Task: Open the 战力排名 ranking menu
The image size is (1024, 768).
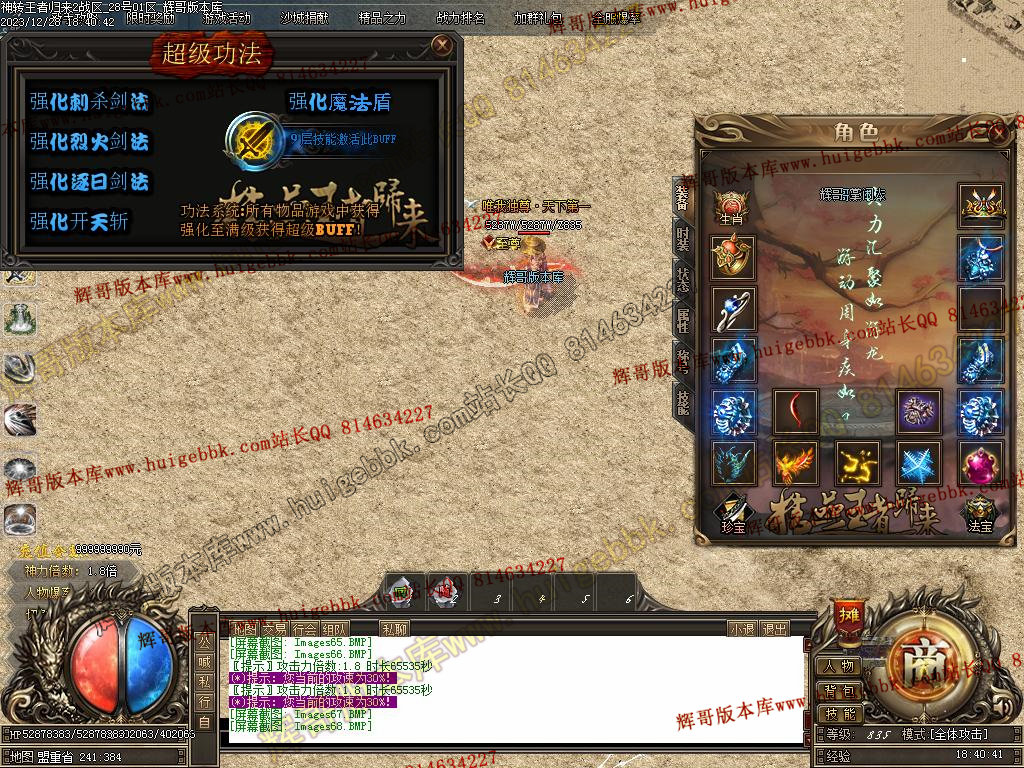Action: pos(461,18)
